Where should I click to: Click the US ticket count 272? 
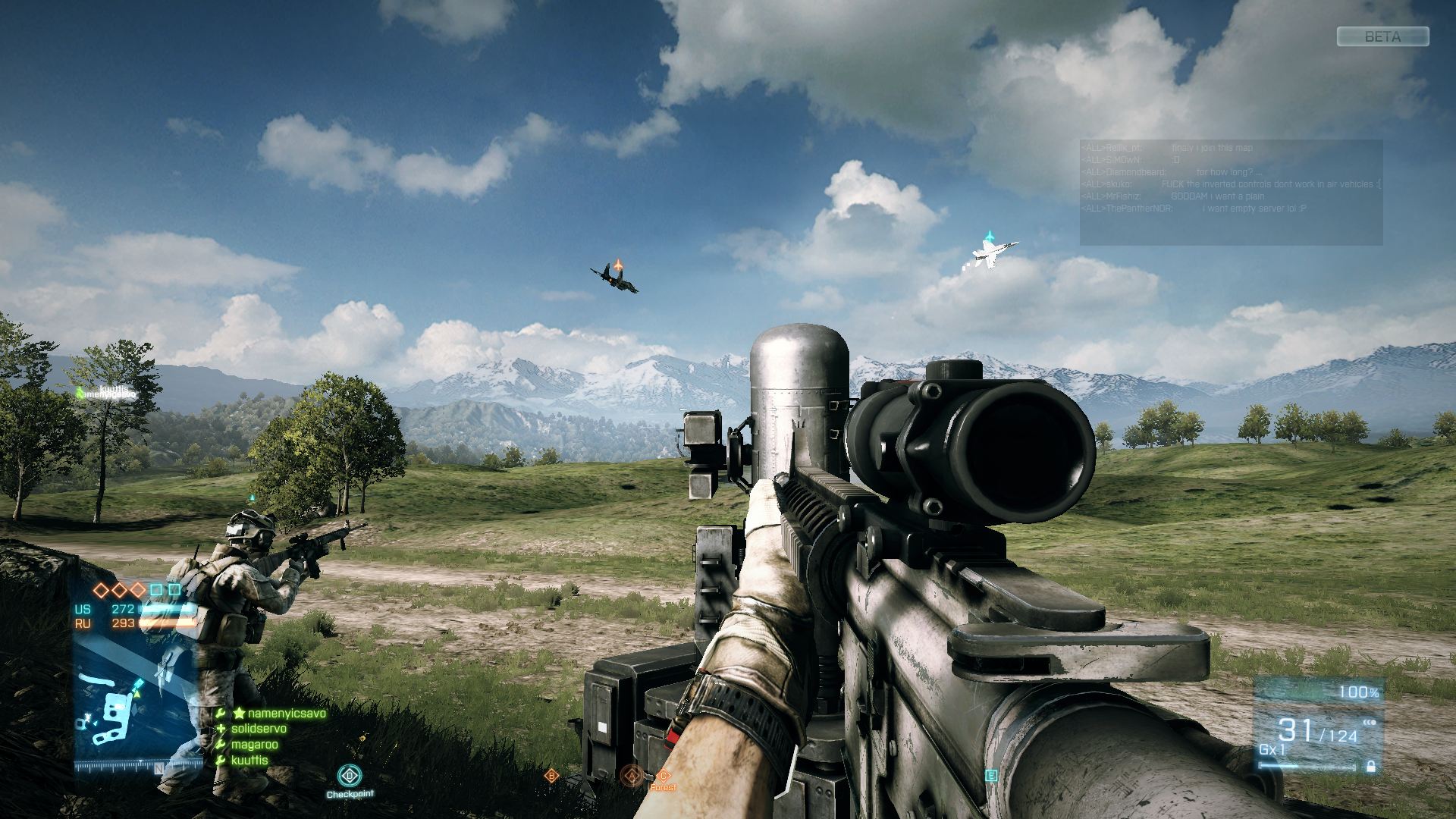coord(122,609)
